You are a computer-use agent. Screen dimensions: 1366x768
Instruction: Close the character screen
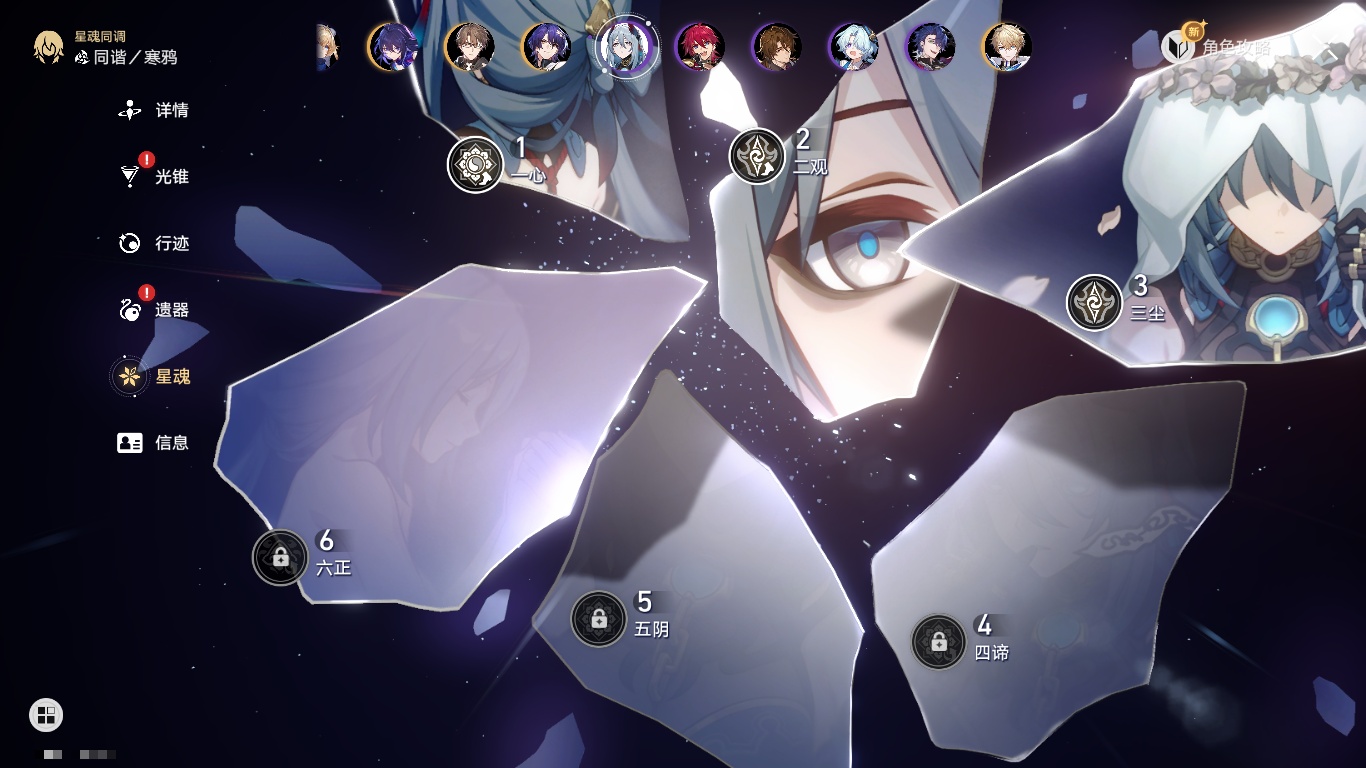pyautogui.click(x=1331, y=51)
